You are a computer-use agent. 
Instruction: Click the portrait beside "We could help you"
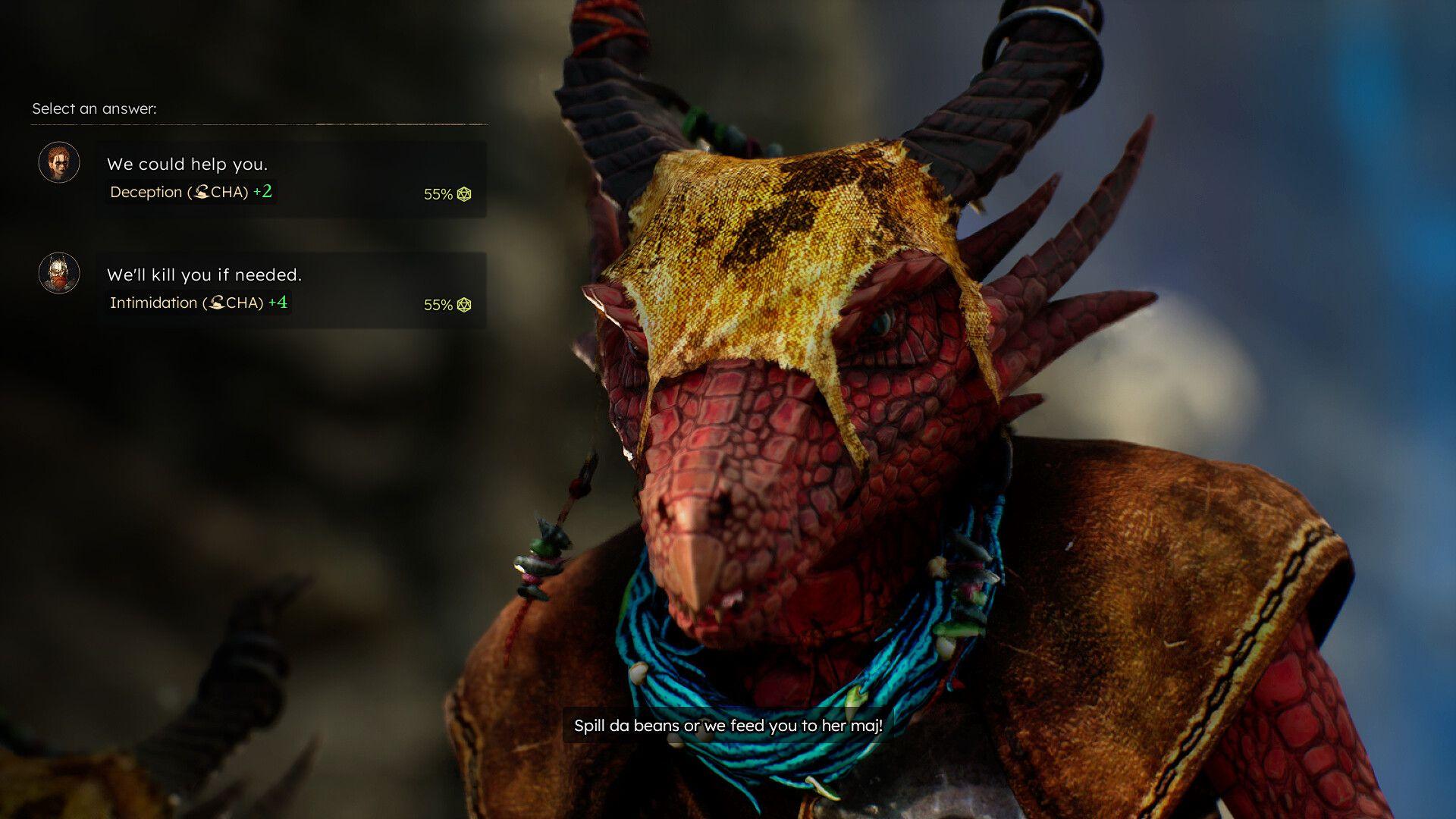58,162
